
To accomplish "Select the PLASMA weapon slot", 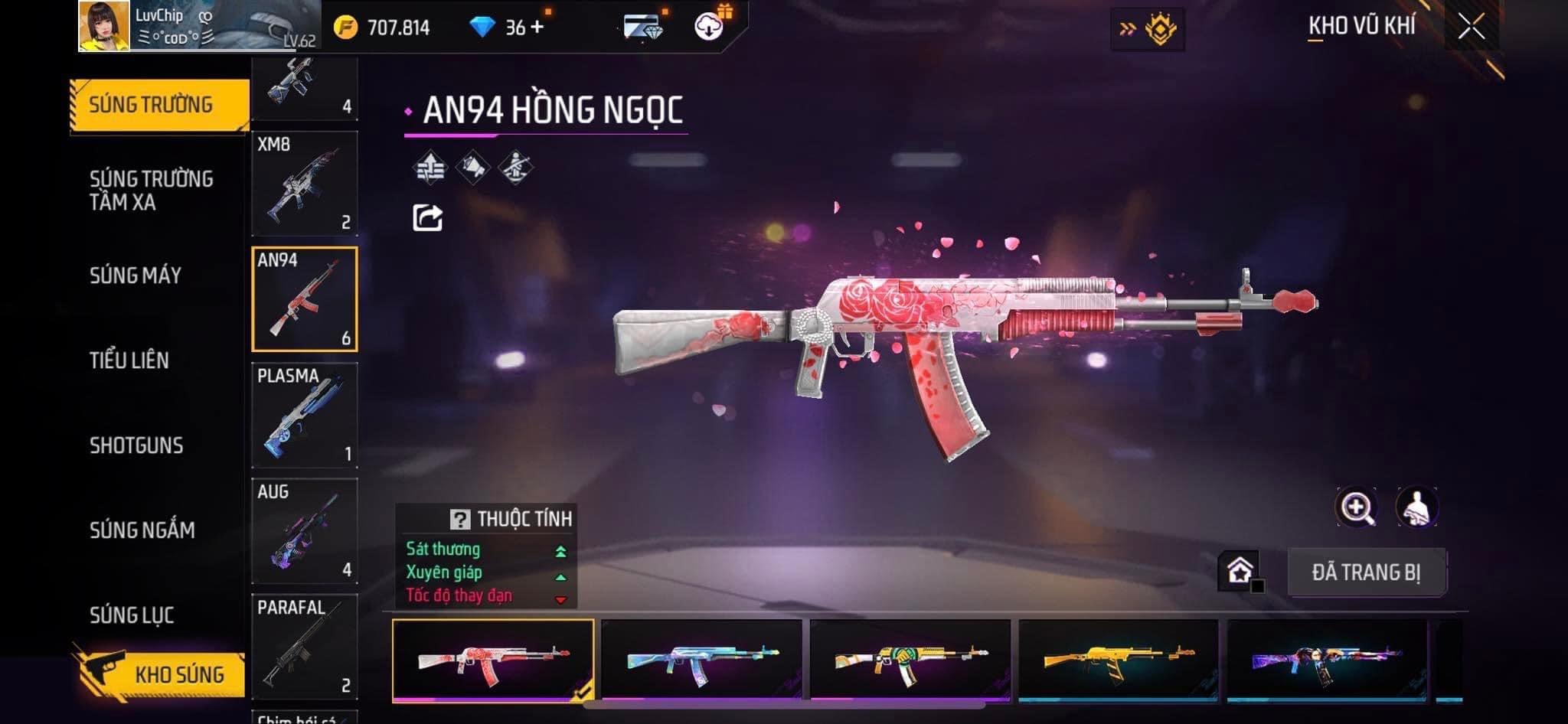I will (305, 415).
